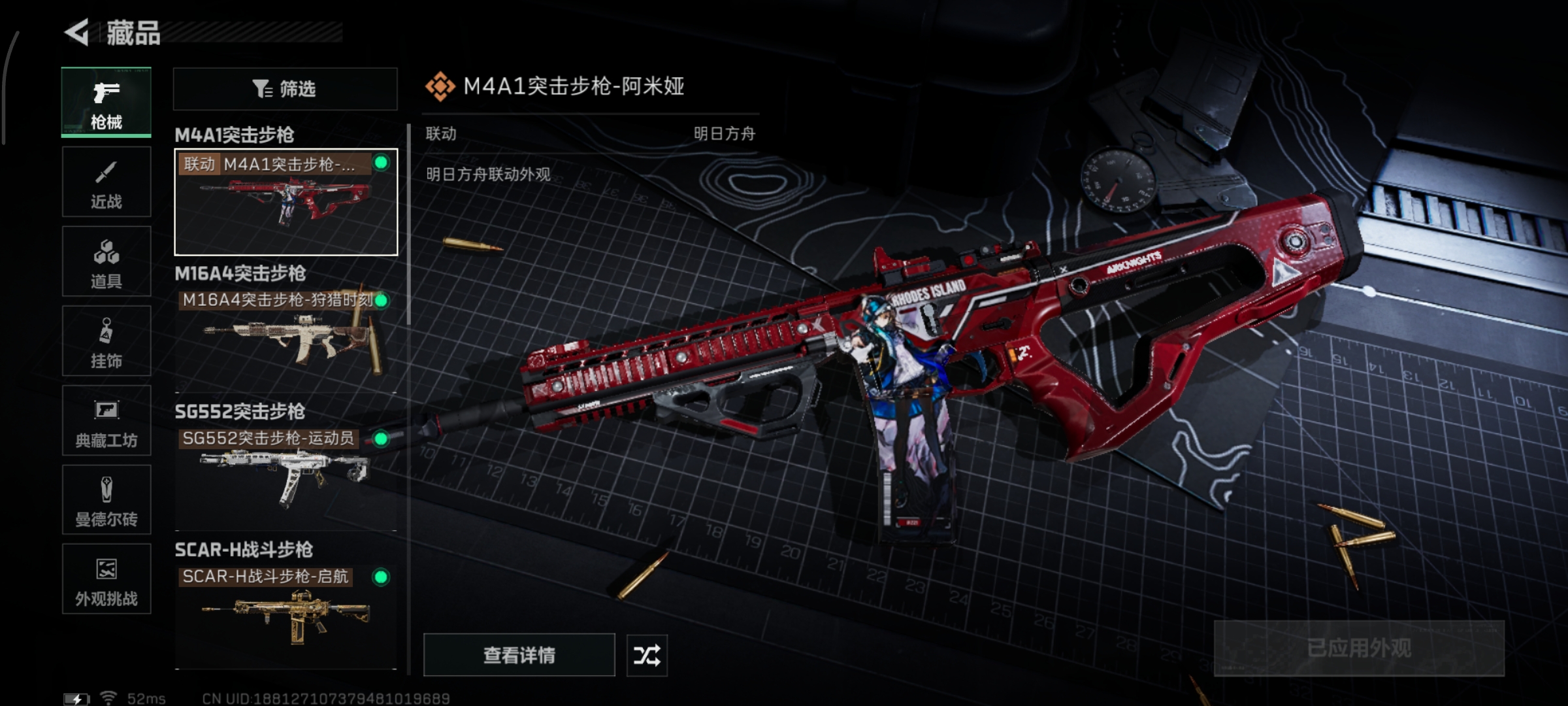Viewport: 1568px width, 706px height.
Task: Open the 外观挑战 challenges tab
Action: click(x=106, y=579)
